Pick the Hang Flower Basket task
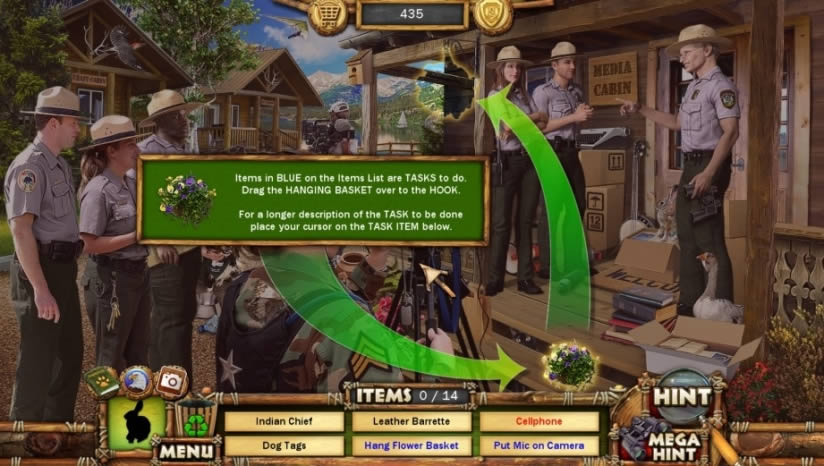Viewport: 824px width, 466px height. (x=411, y=446)
